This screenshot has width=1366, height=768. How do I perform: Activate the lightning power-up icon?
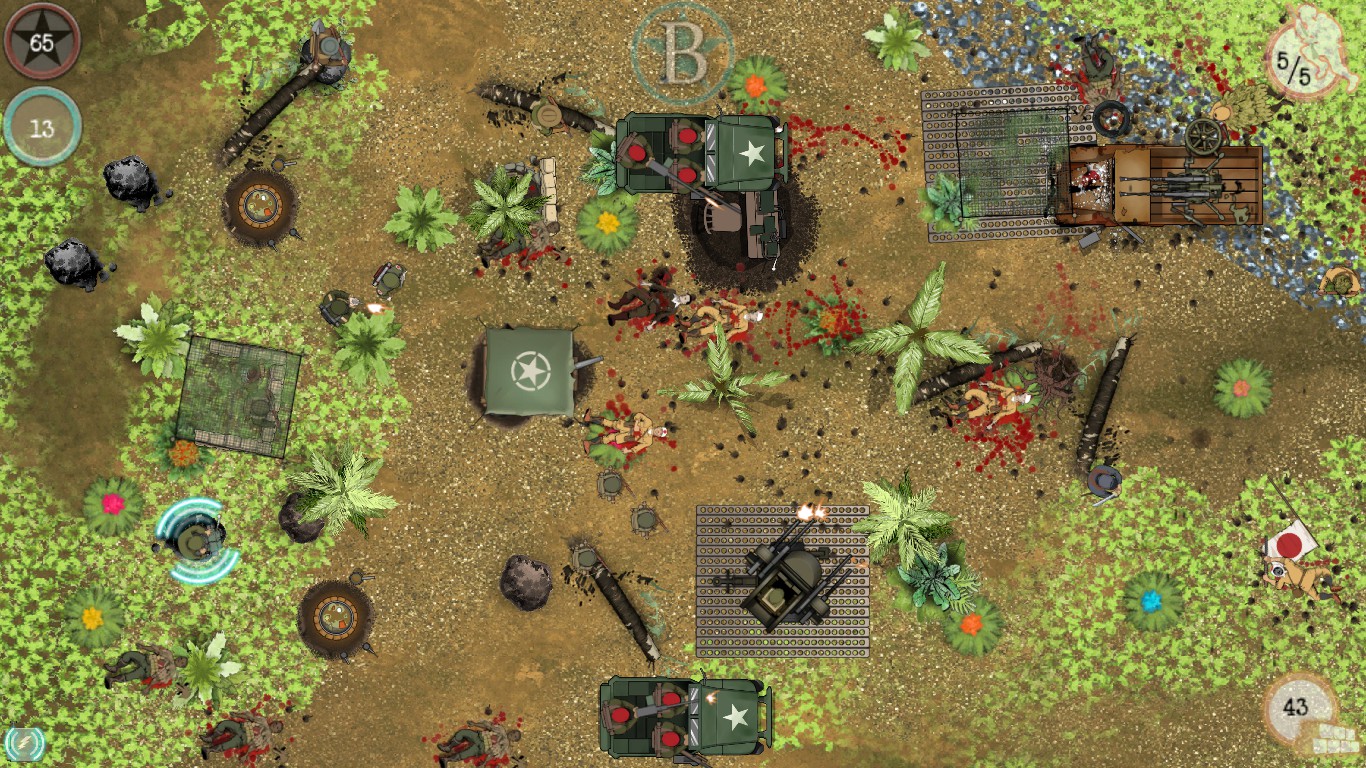coord(26,743)
